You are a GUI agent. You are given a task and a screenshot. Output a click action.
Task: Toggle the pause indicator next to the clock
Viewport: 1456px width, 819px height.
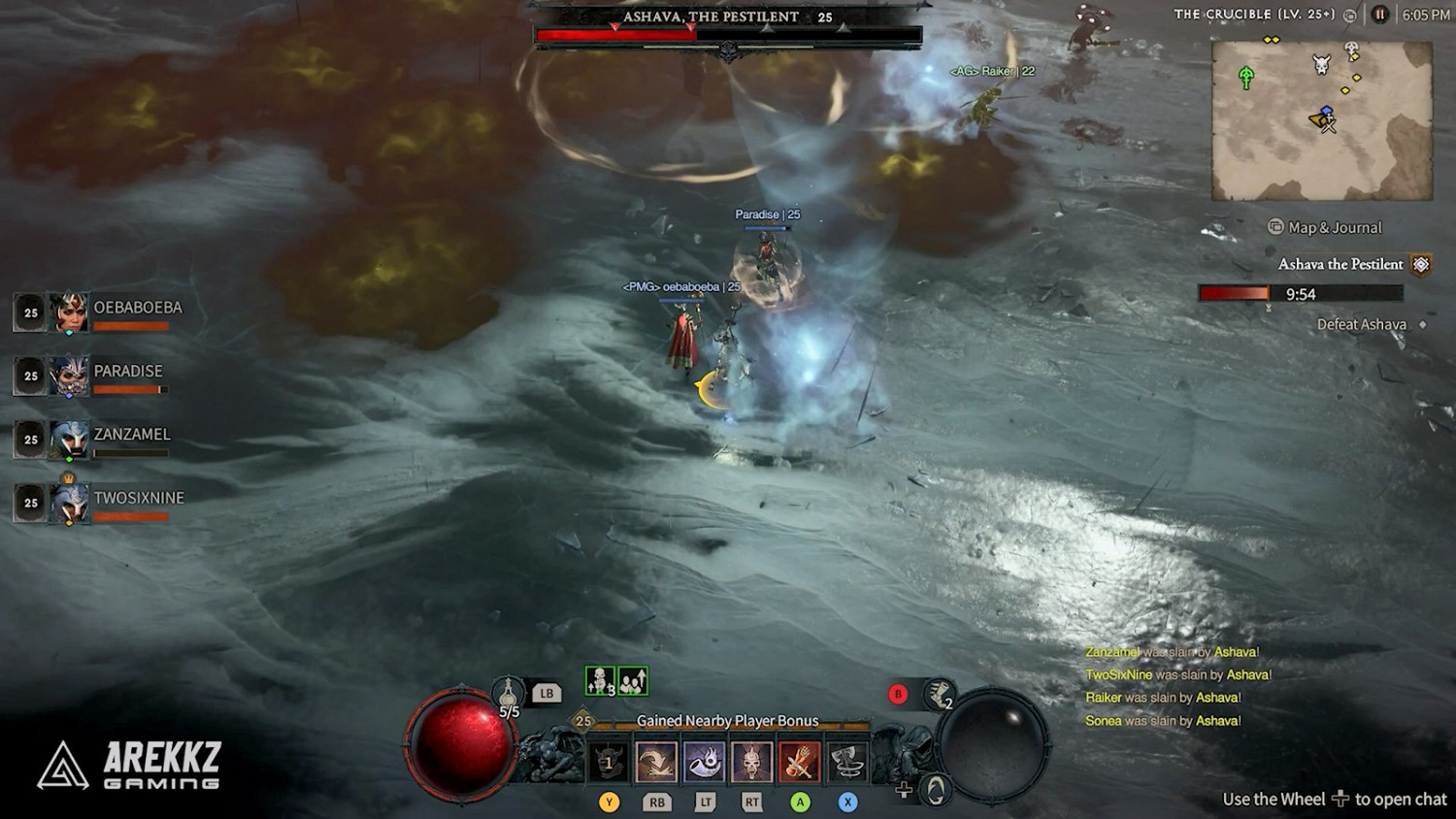pos(1378,14)
